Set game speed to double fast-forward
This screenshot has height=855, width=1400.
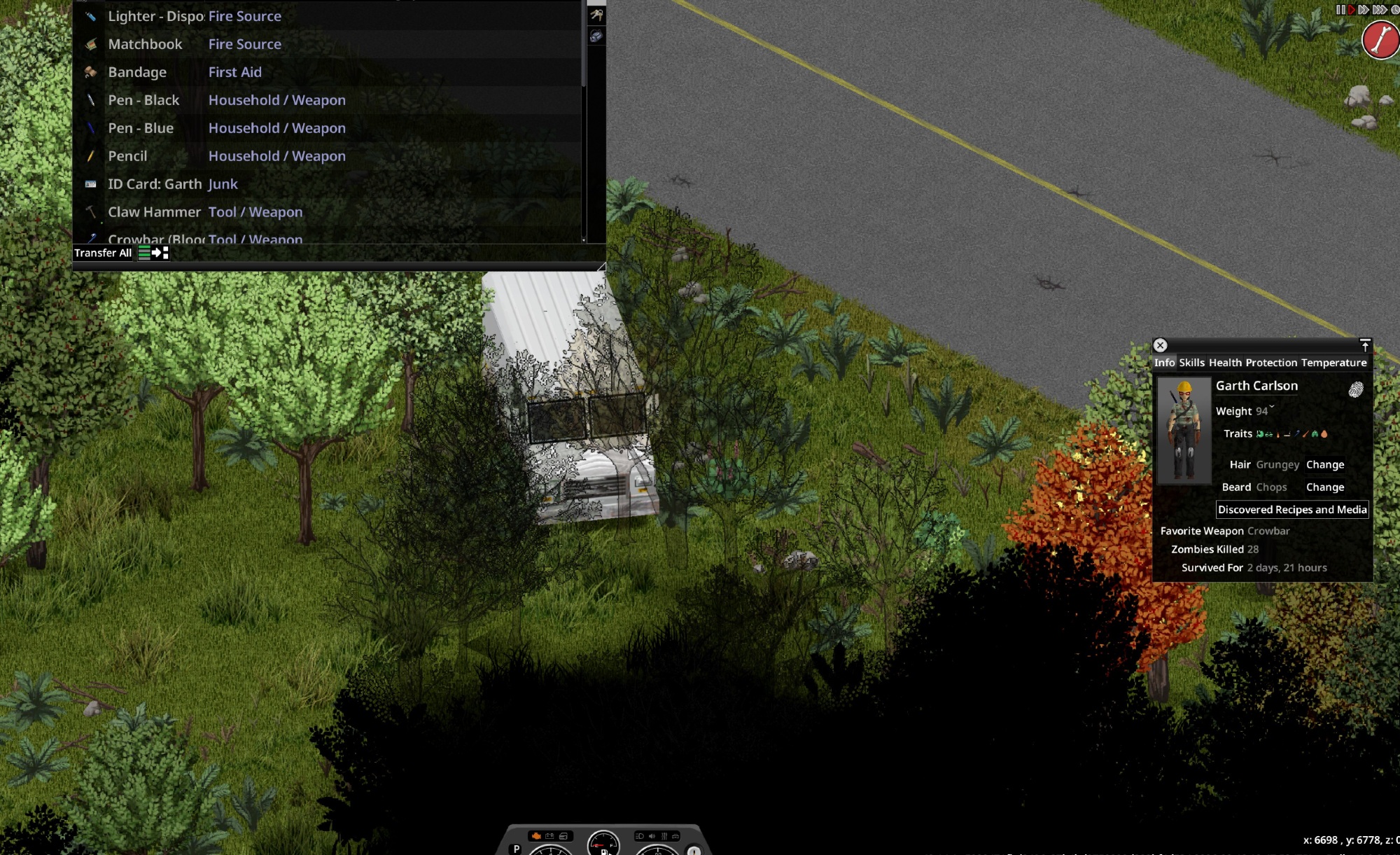(1364, 10)
